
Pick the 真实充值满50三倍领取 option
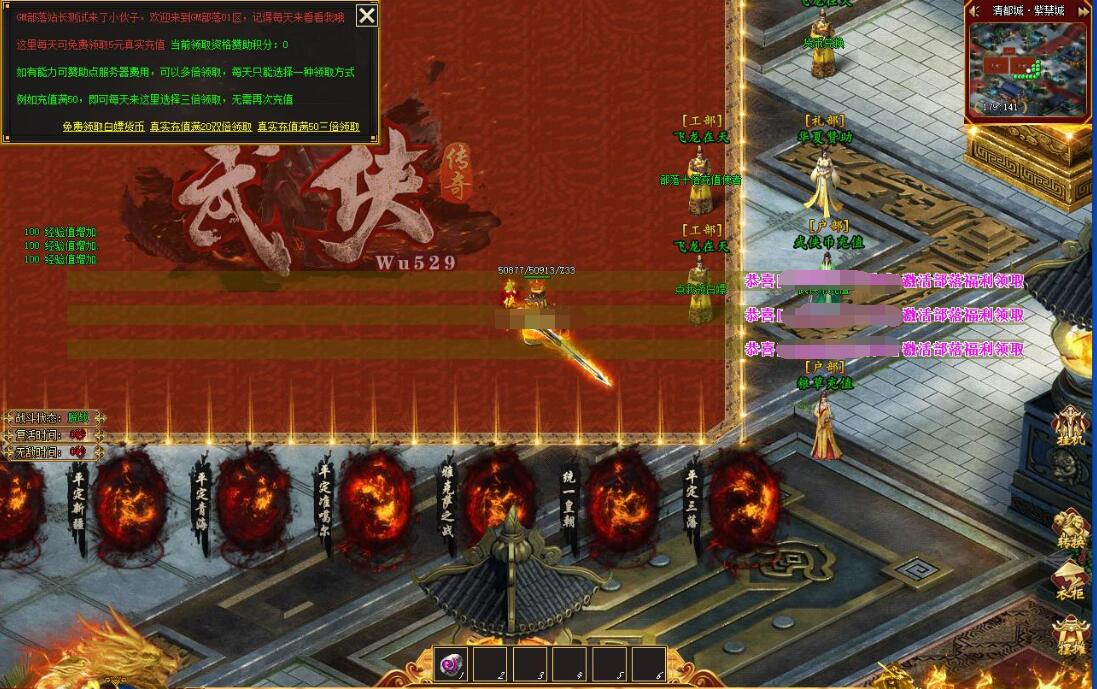(x=309, y=127)
